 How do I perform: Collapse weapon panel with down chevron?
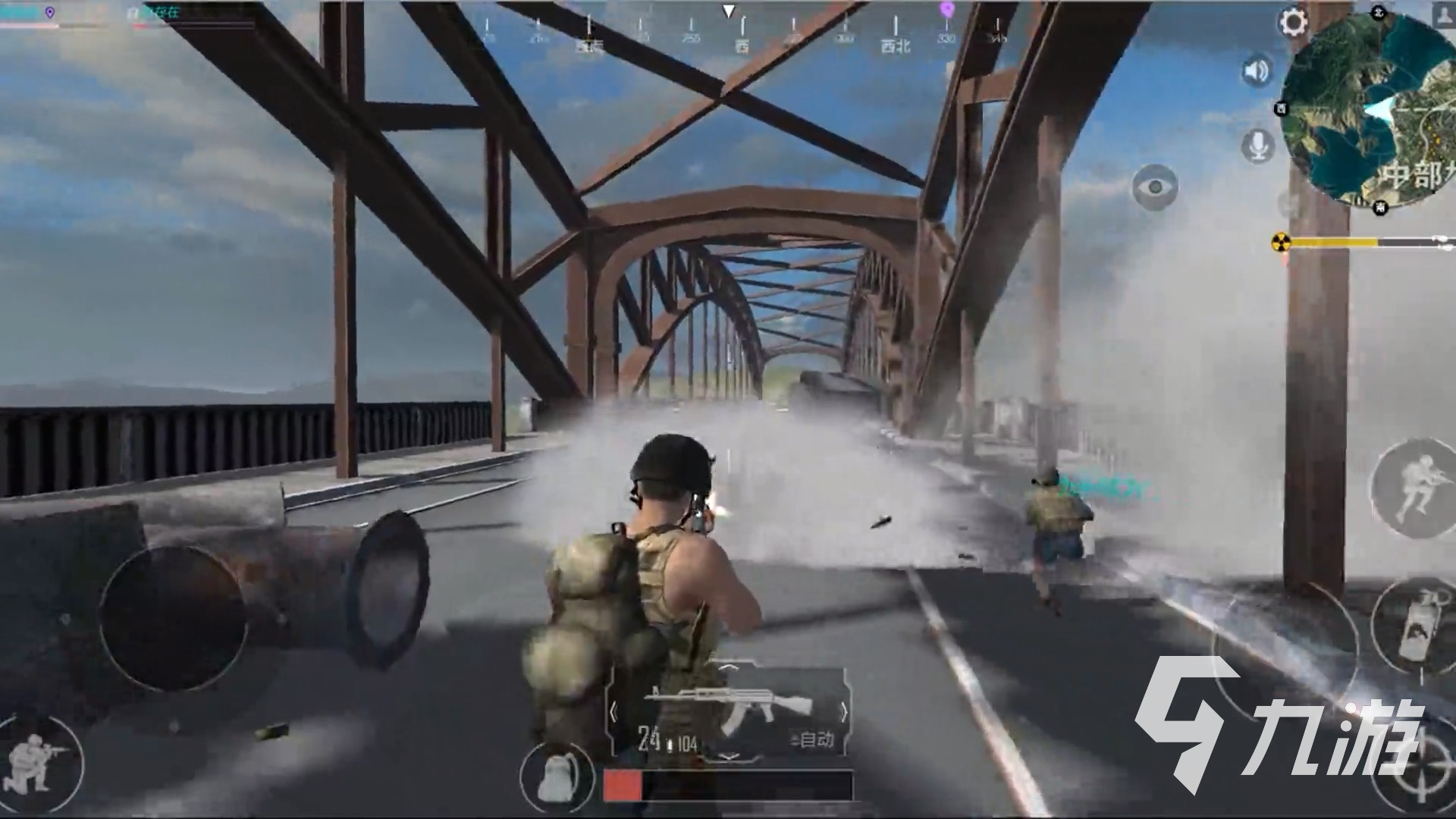(728, 757)
